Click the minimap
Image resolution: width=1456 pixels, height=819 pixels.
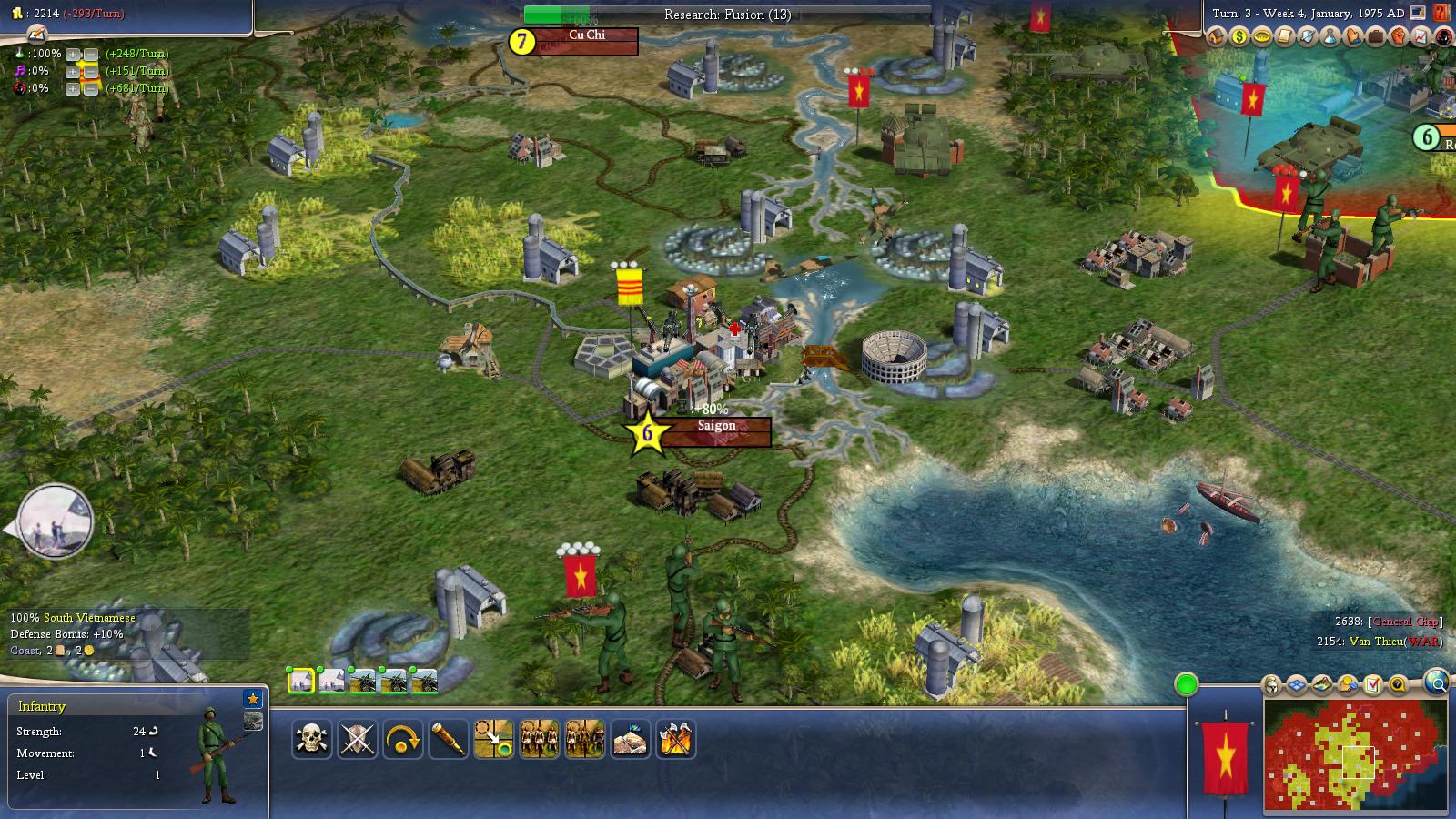pyautogui.click(x=1355, y=756)
